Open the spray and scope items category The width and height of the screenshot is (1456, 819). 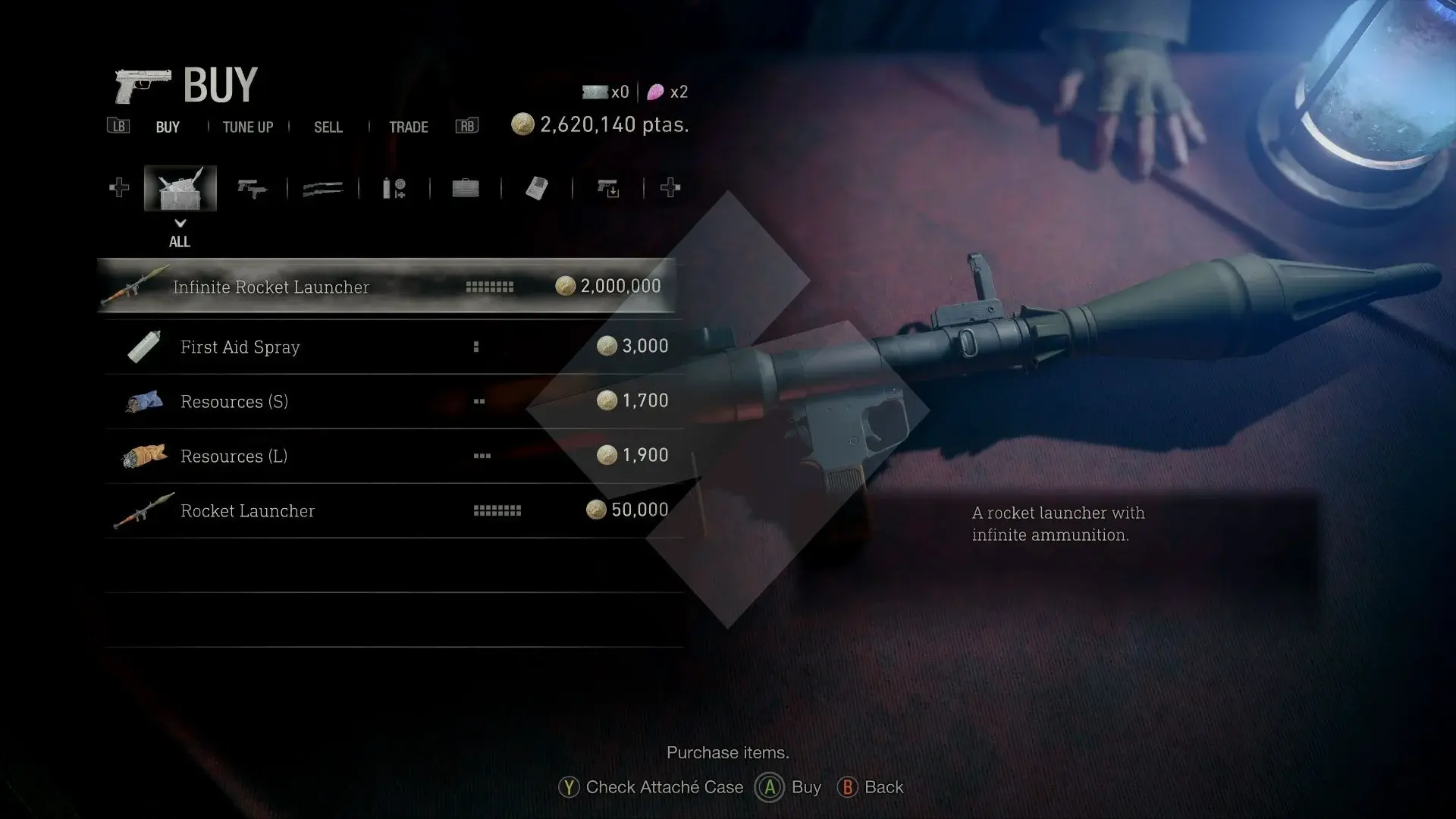point(394,188)
